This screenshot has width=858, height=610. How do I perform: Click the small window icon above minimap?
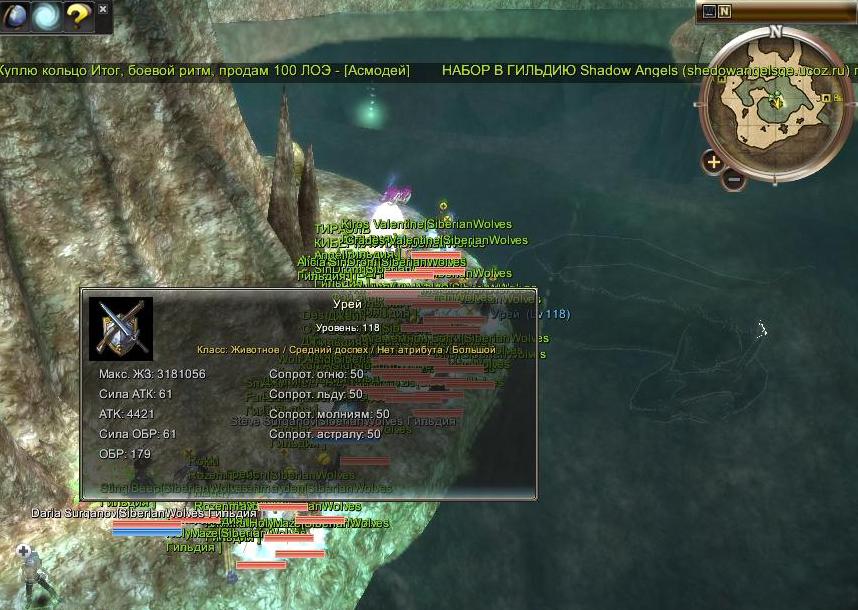[709, 12]
